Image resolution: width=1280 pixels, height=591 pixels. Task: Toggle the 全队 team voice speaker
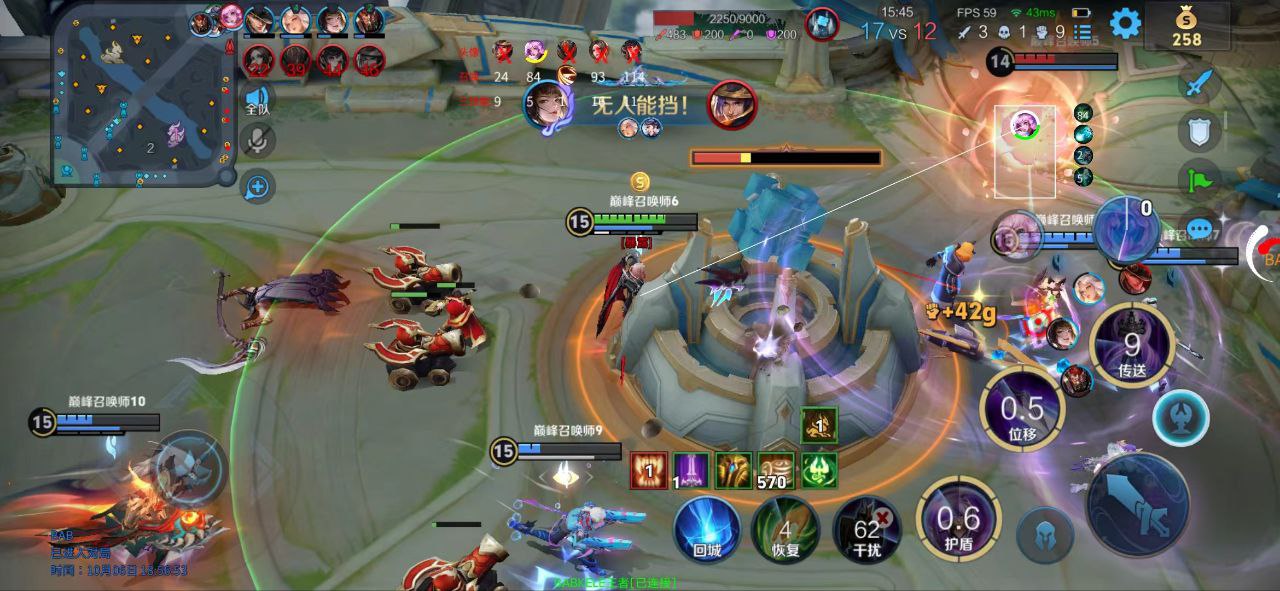(x=258, y=98)
